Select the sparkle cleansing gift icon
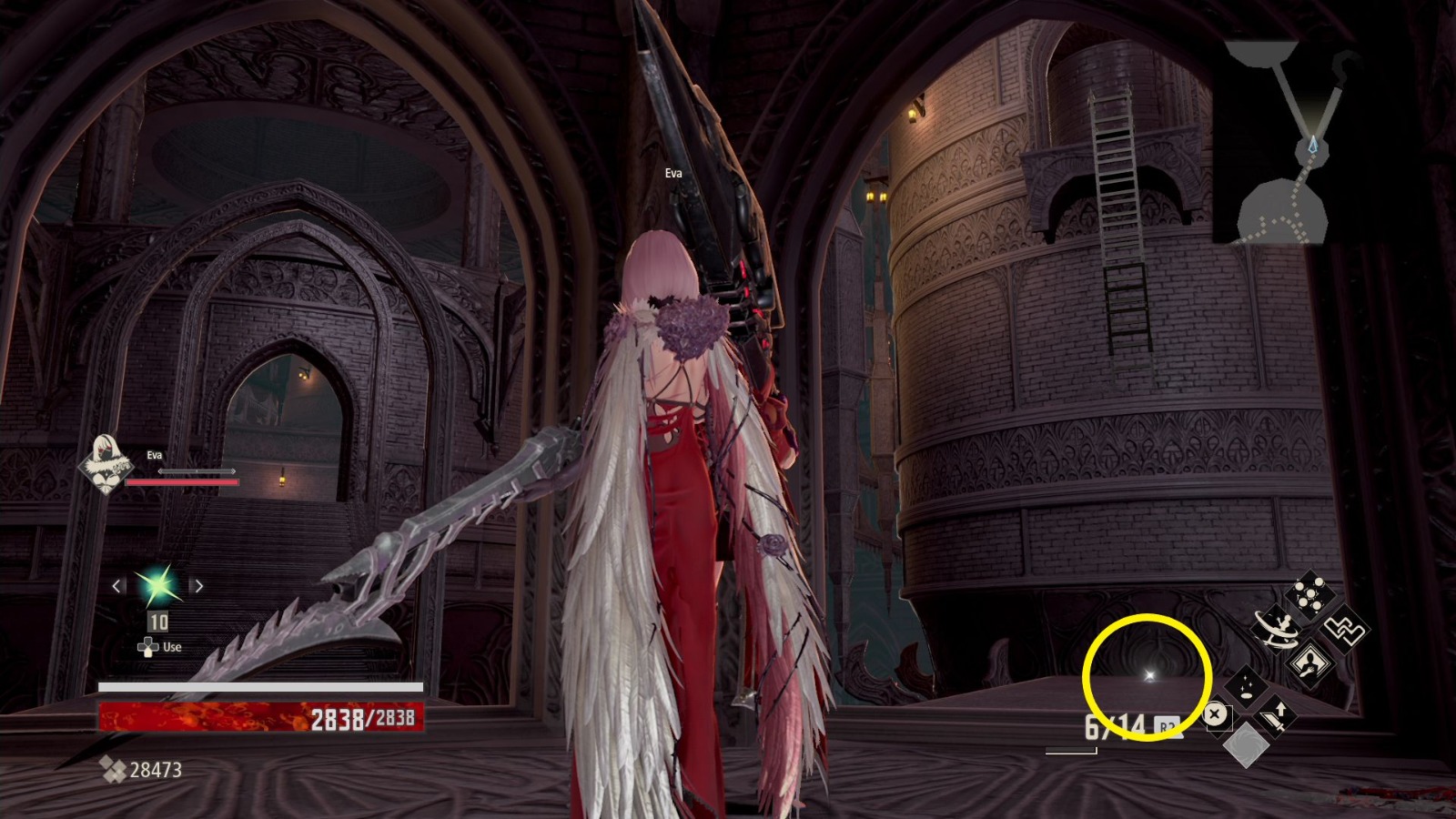 click(x=1247, y=687)
